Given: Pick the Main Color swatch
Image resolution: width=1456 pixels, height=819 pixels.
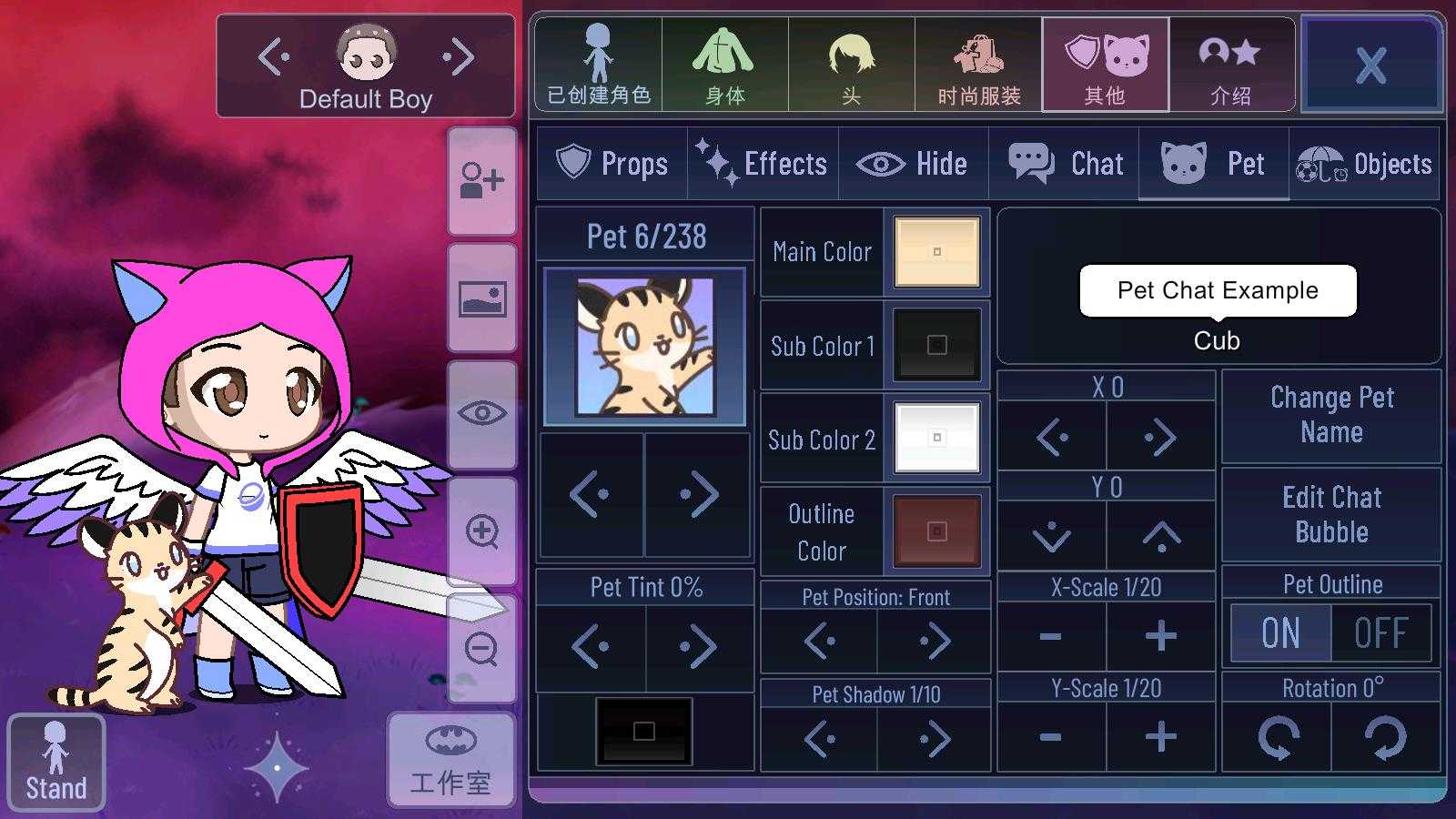Looking at the screenshot, I should tap(936, 252).
